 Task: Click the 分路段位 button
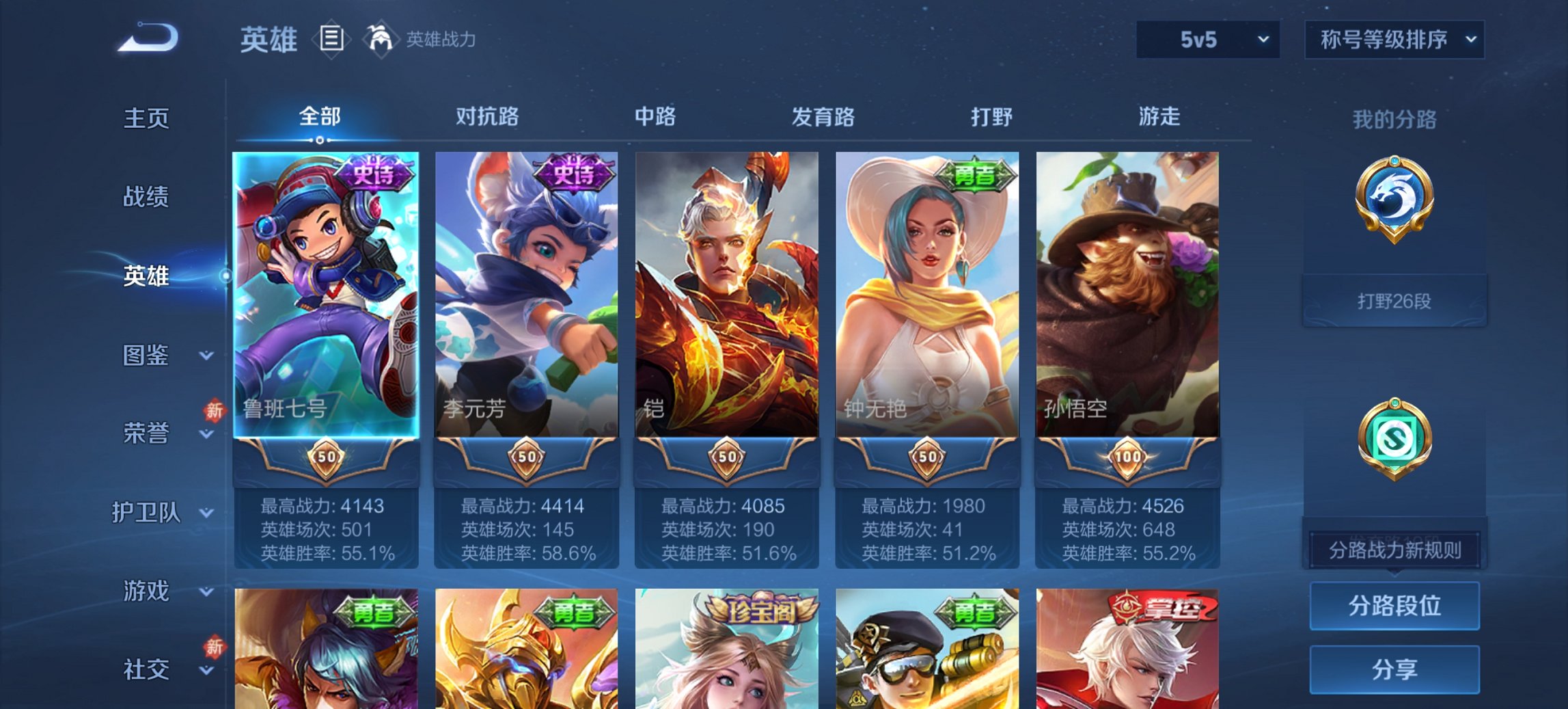point(1394,606)
